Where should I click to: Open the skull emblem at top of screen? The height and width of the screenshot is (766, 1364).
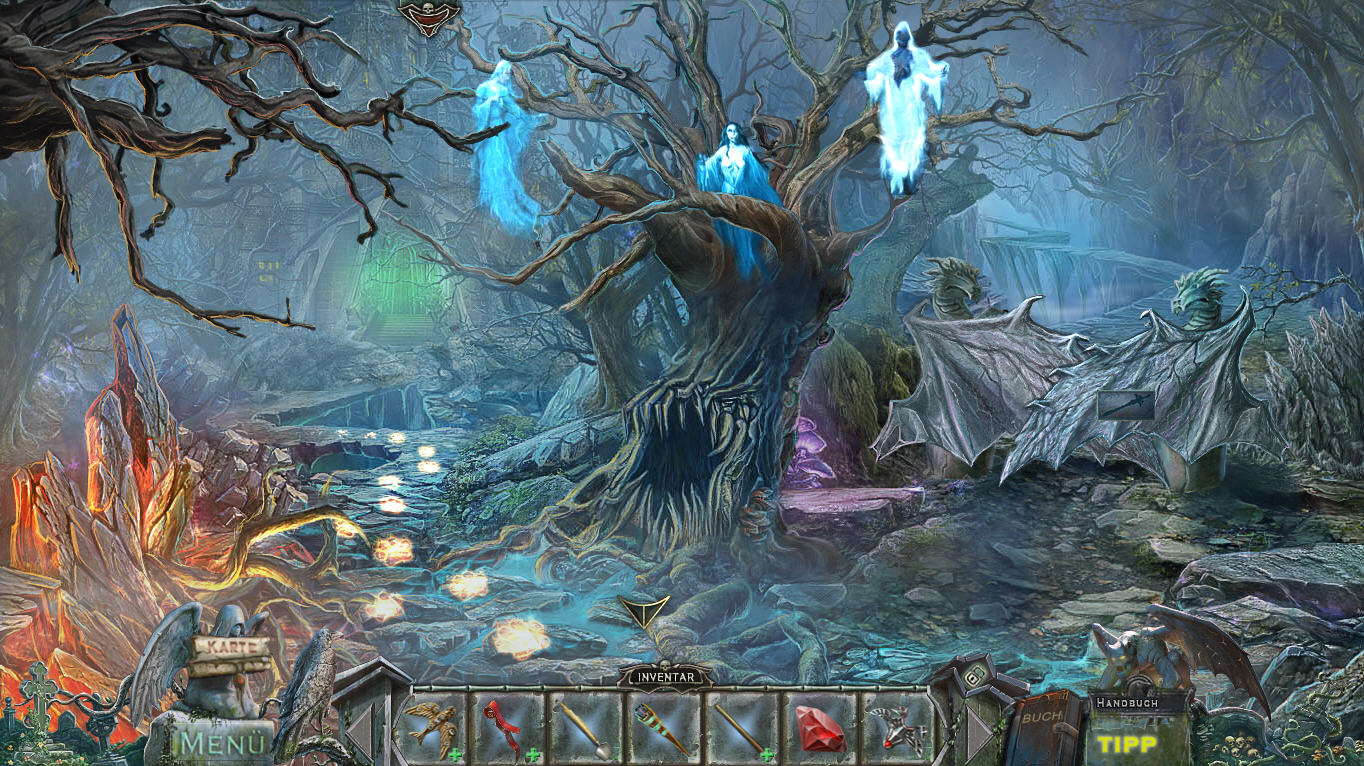(430, 14)
